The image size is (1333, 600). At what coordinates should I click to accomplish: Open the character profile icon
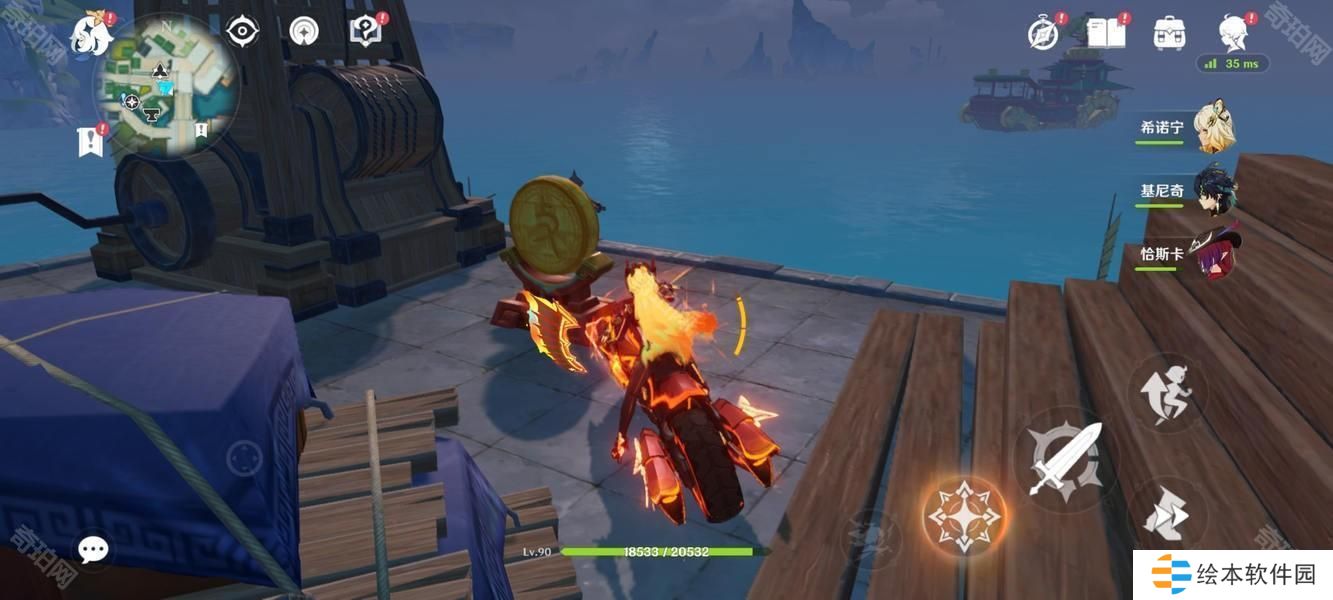(1233, 33)
